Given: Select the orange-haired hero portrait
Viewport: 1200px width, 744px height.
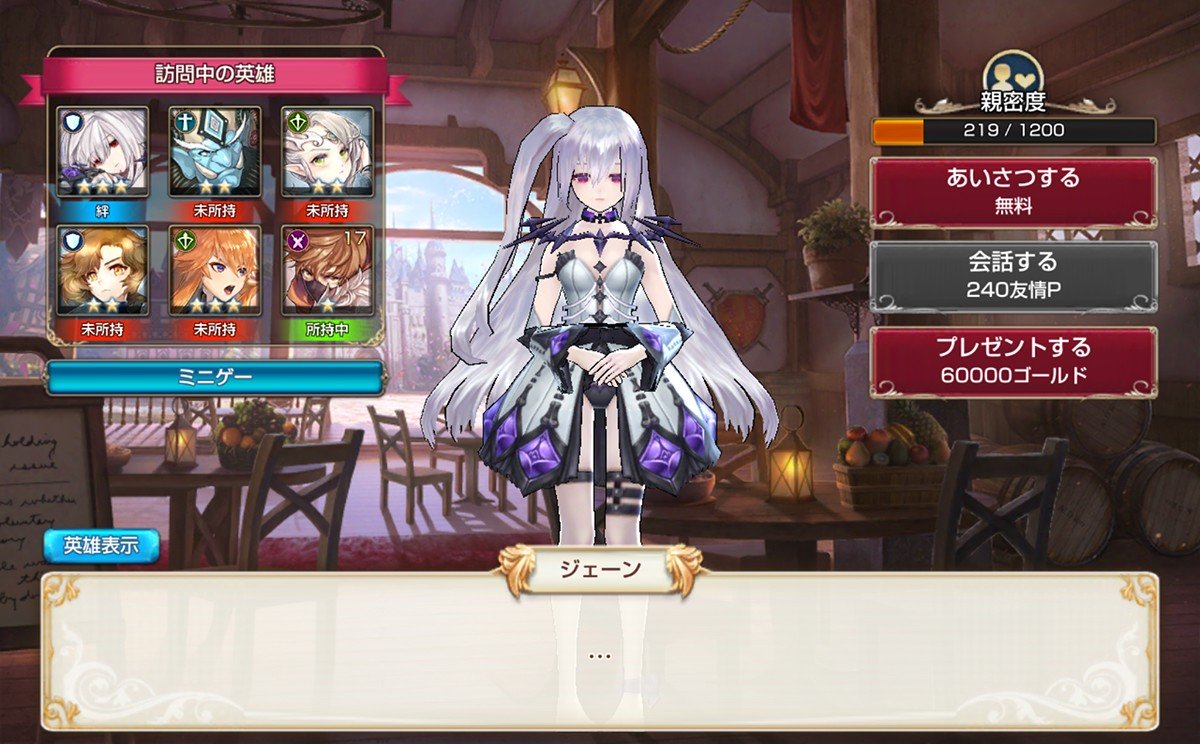Looking at the screenshot, I should (214, 270).
